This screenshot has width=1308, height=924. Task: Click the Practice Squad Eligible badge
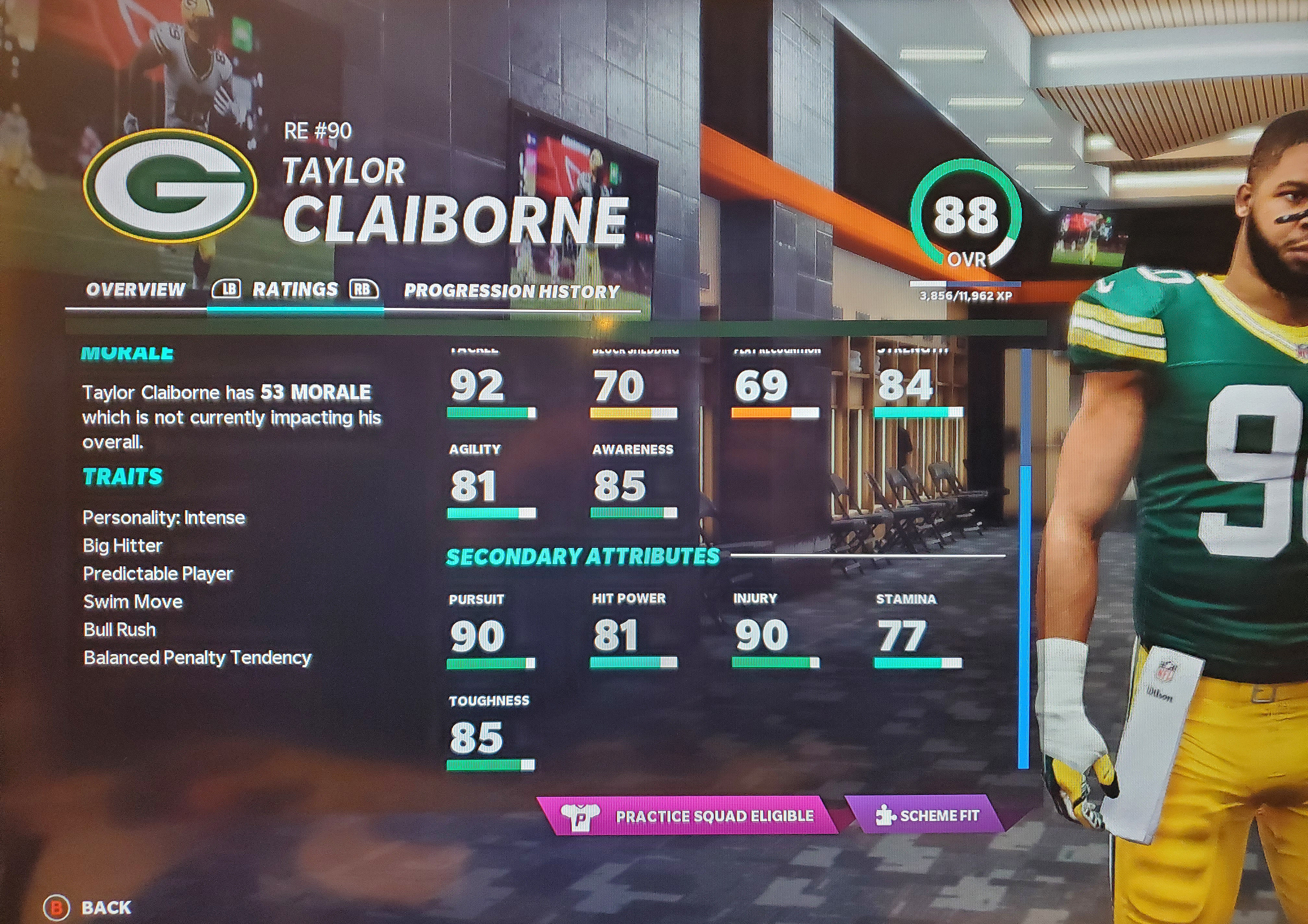click(690, 816)
